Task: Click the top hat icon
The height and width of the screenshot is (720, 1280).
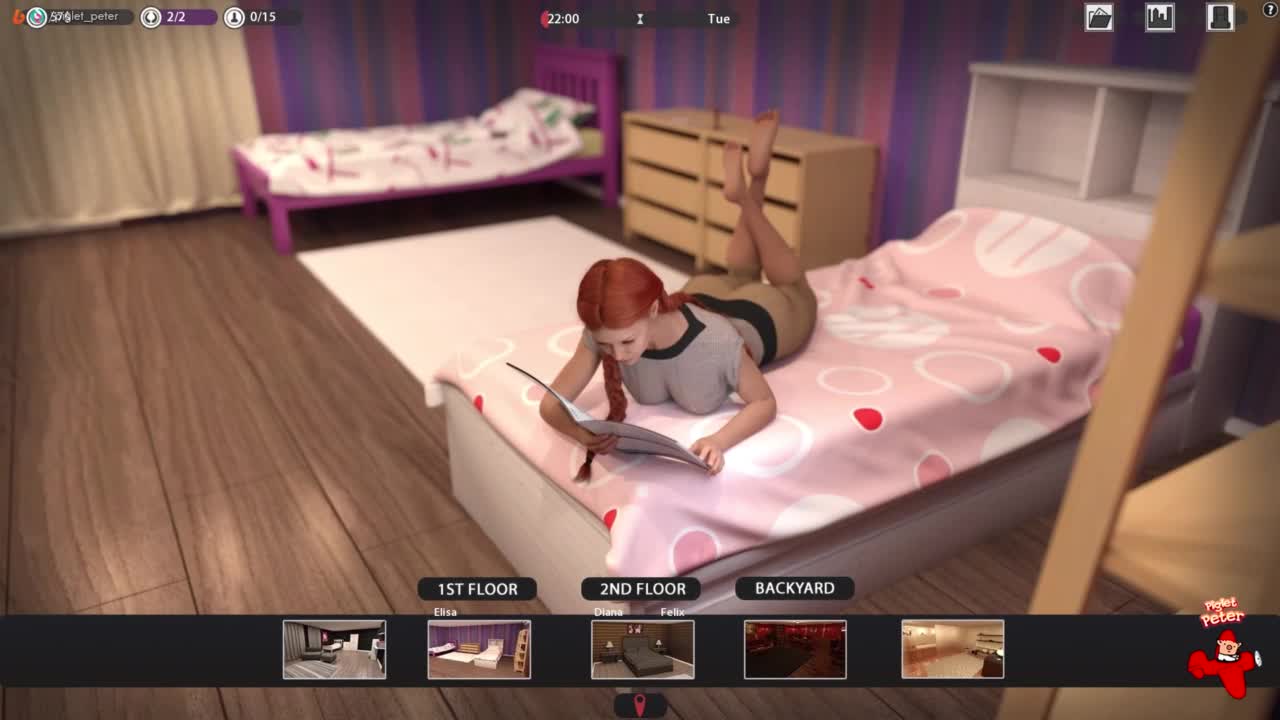Action: 1220,18
